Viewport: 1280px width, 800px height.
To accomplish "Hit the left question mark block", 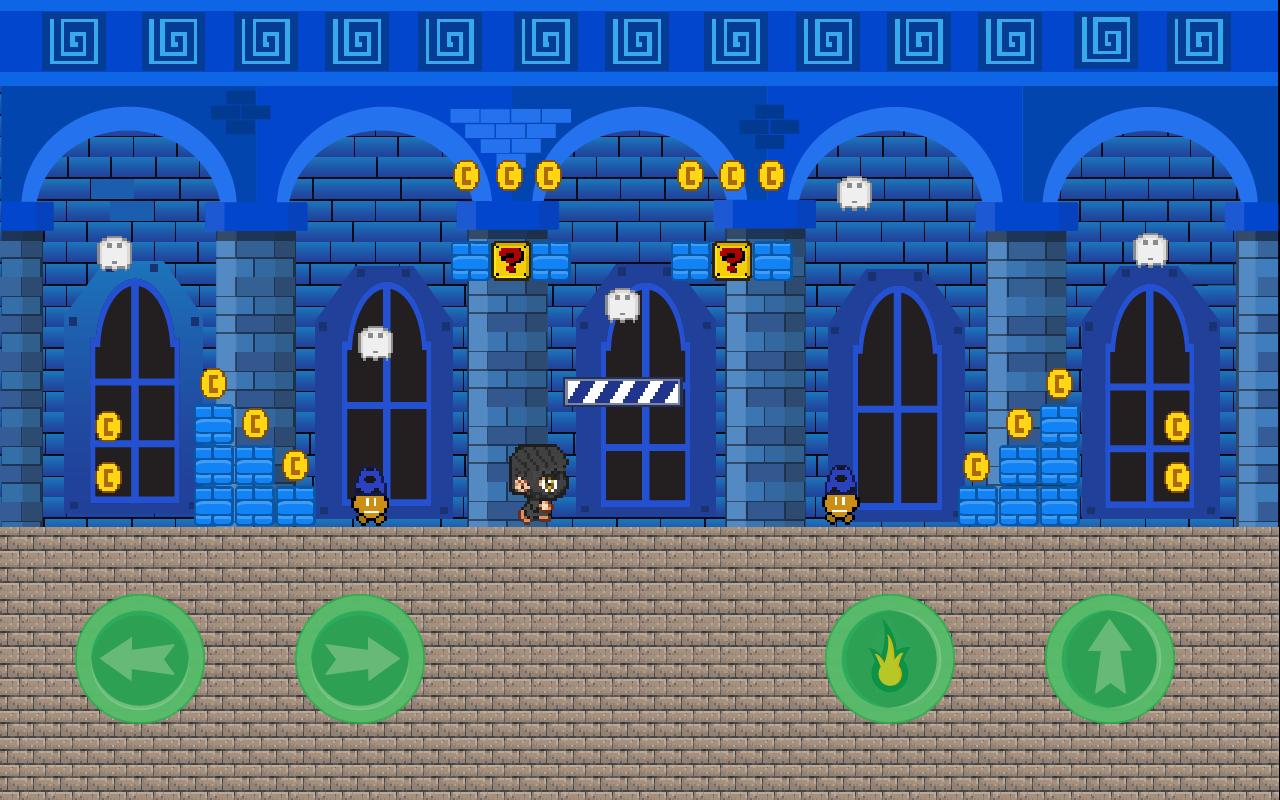I will (x=511, y=262).
